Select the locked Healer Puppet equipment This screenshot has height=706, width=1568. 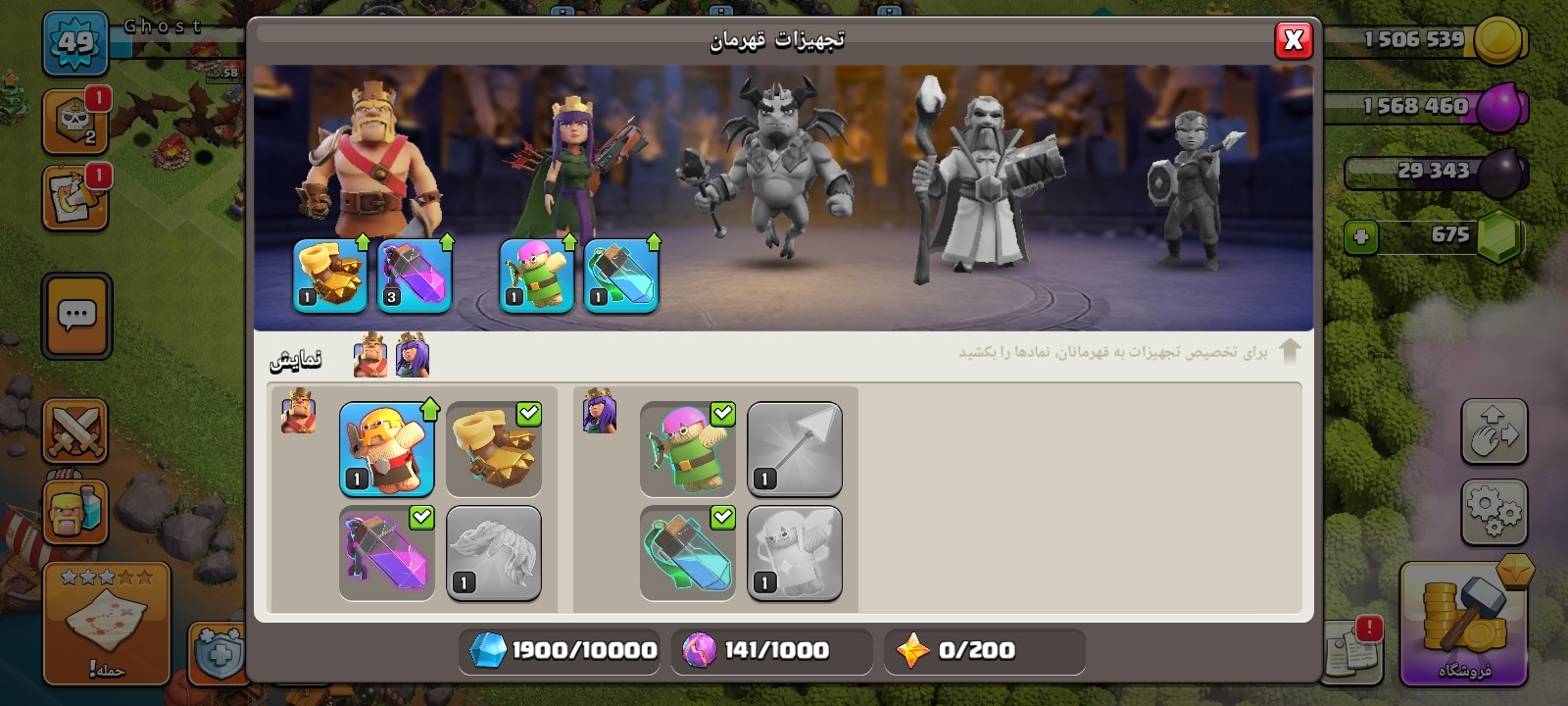(795, 553)
